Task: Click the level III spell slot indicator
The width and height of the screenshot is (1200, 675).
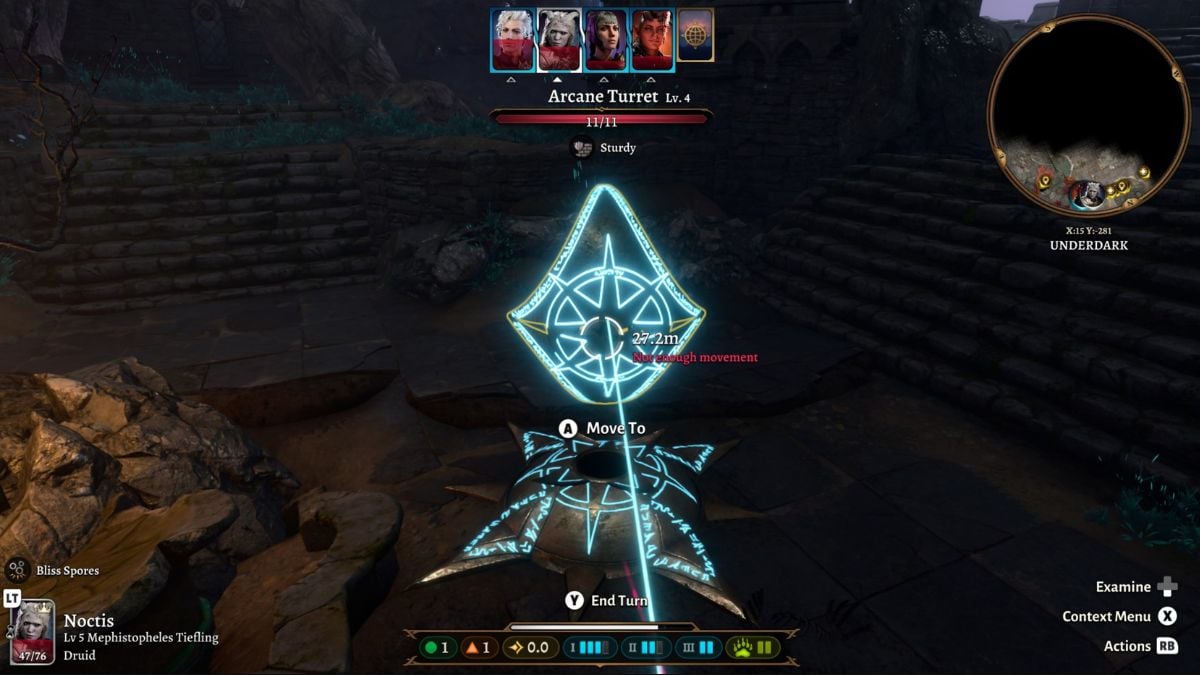Action: coord(699,647)
